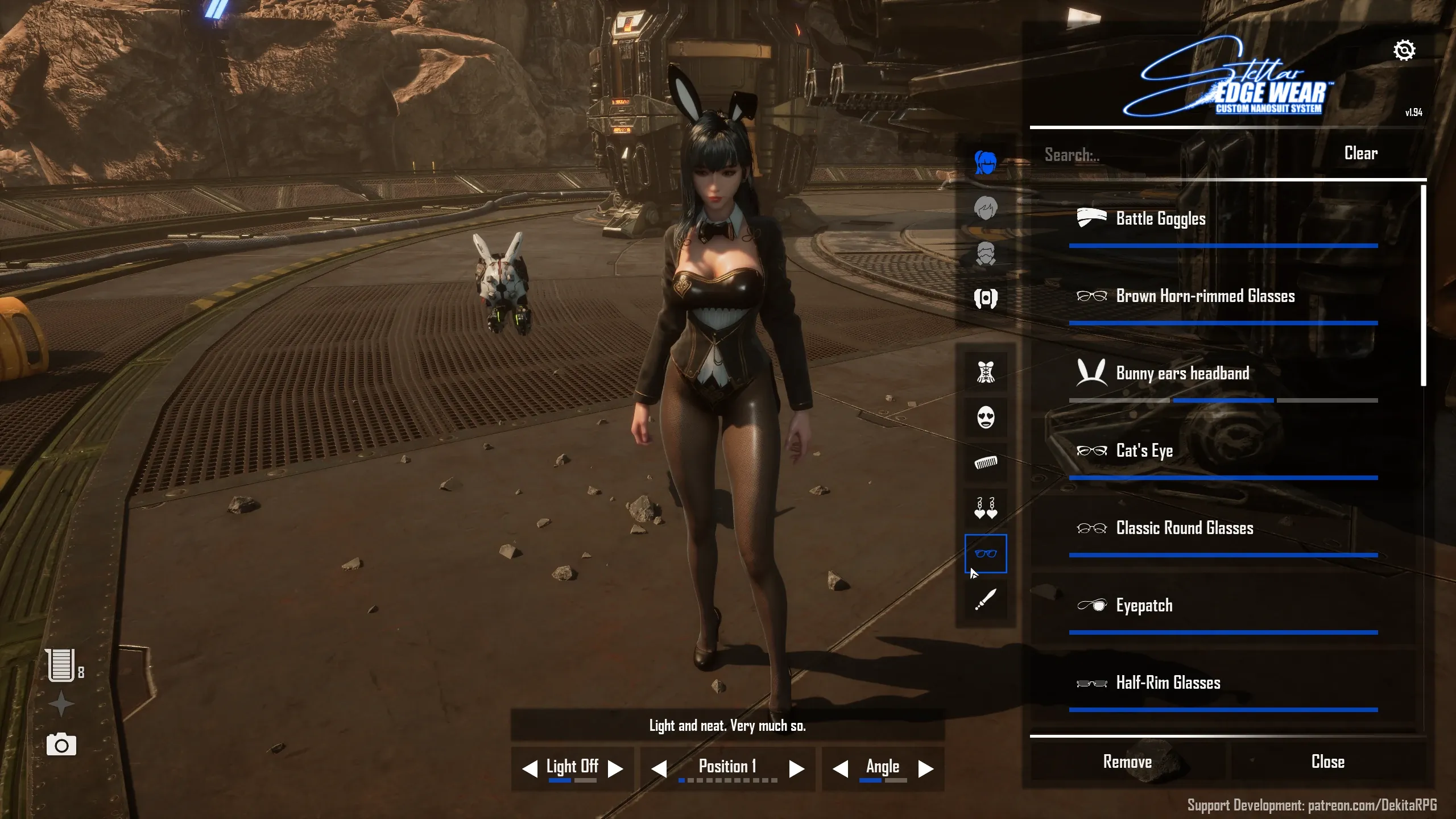
Task: Equip Brown Horn-rimmed Glasses
Action: (x=1205, y=296)
